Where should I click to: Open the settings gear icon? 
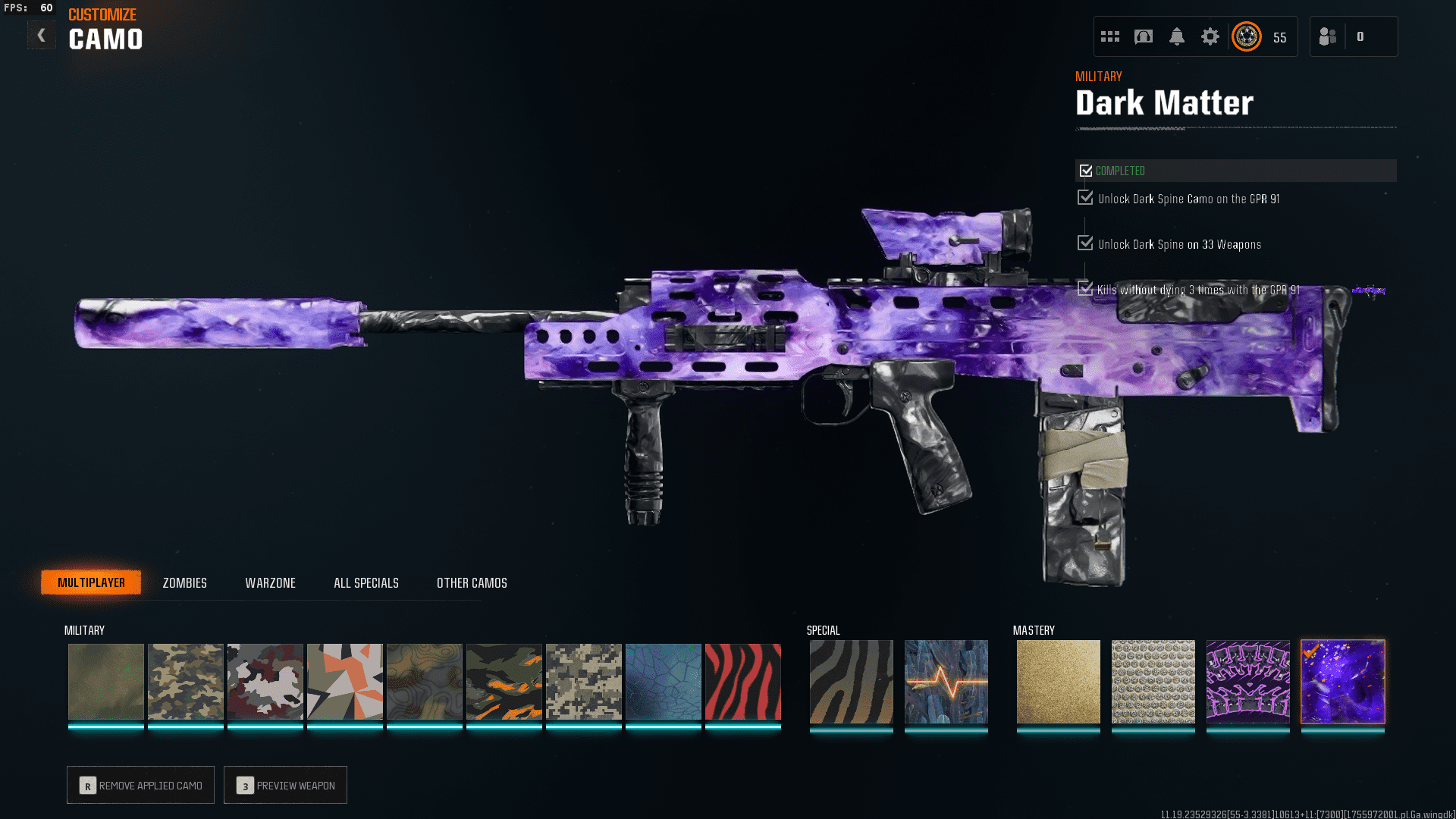click(x=1210, y=36)
